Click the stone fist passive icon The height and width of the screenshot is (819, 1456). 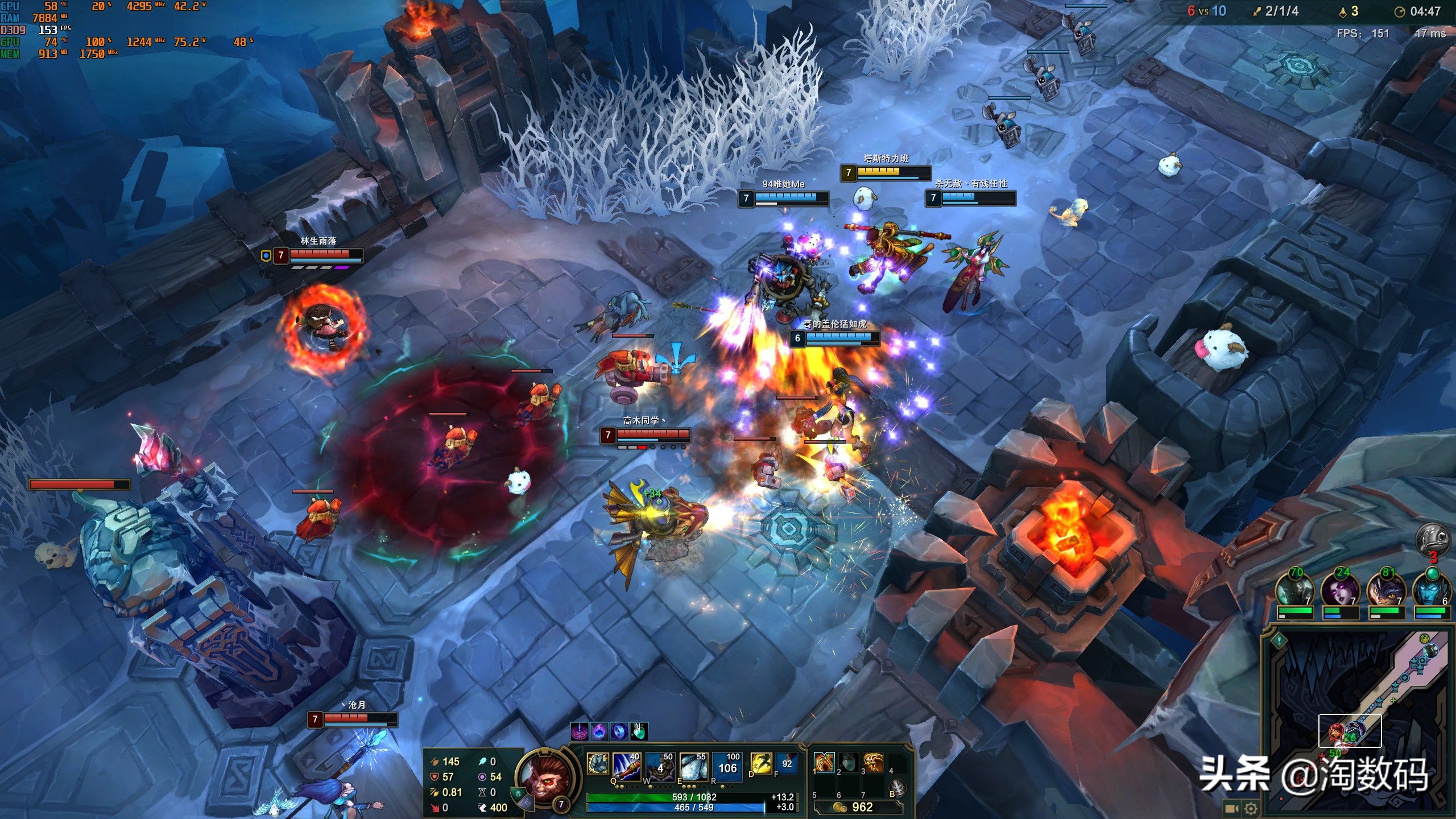[x=597, y=764]
